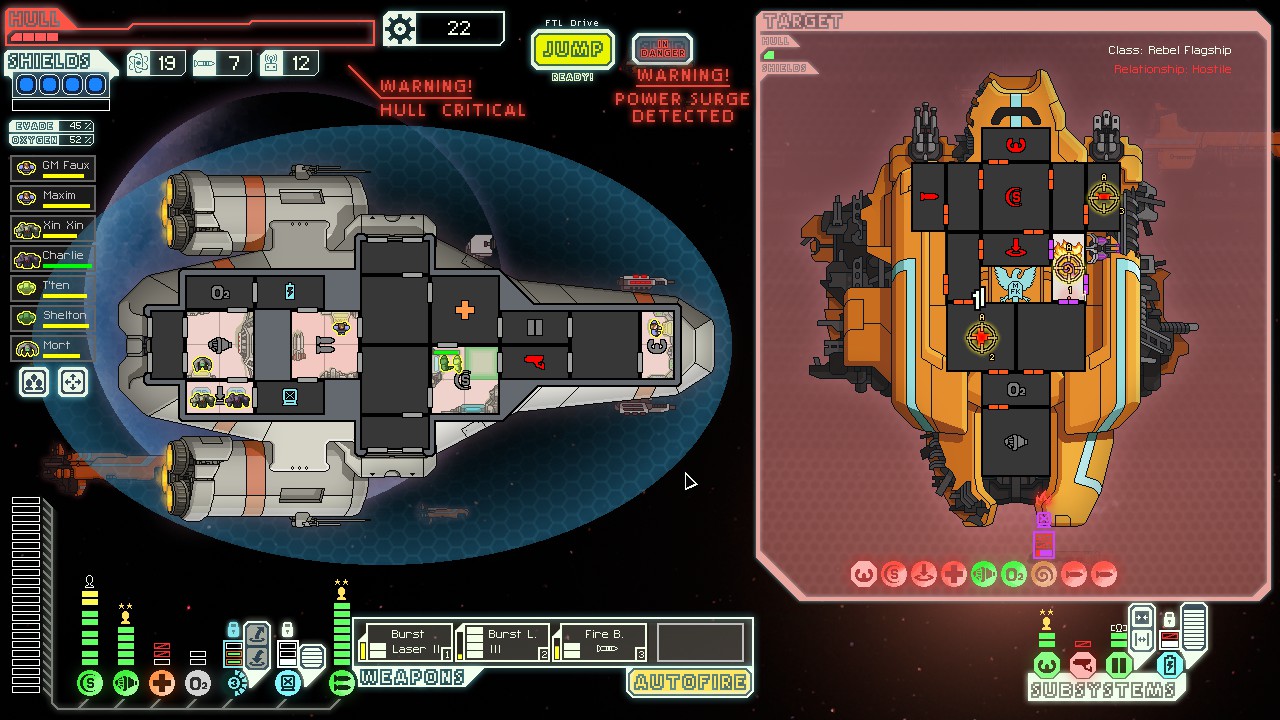Select crew member Maxim
The width and height of the screenshot is (1280, 720).
[x=54, y=197]
